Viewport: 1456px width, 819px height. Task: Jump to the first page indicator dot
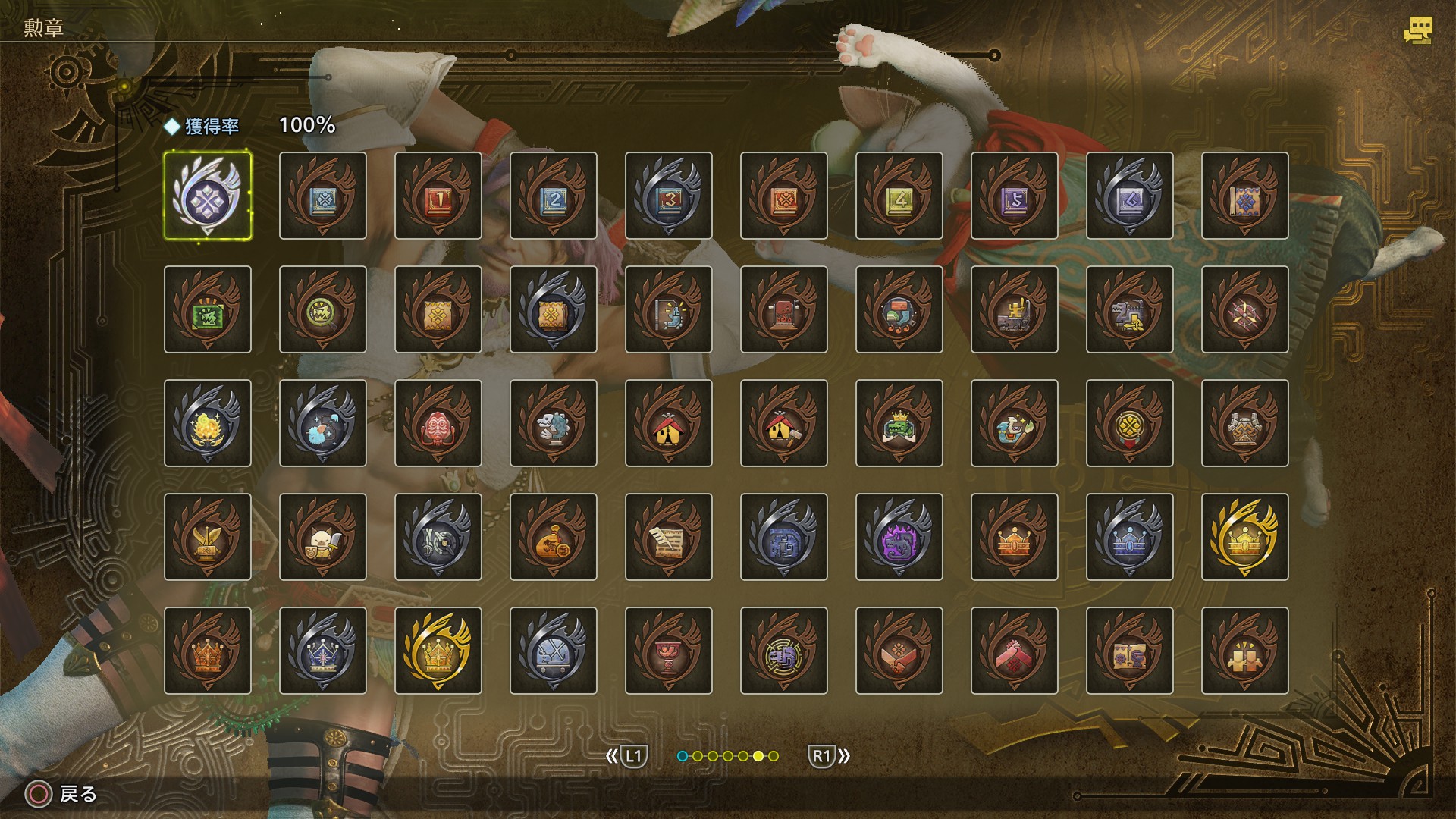click(x=682, y=756)
